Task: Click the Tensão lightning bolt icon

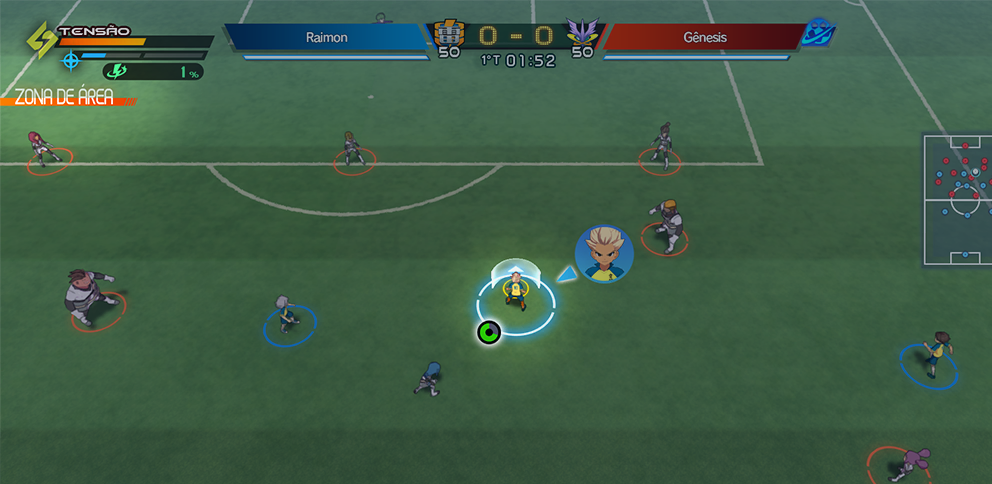Action: [42, 40]
